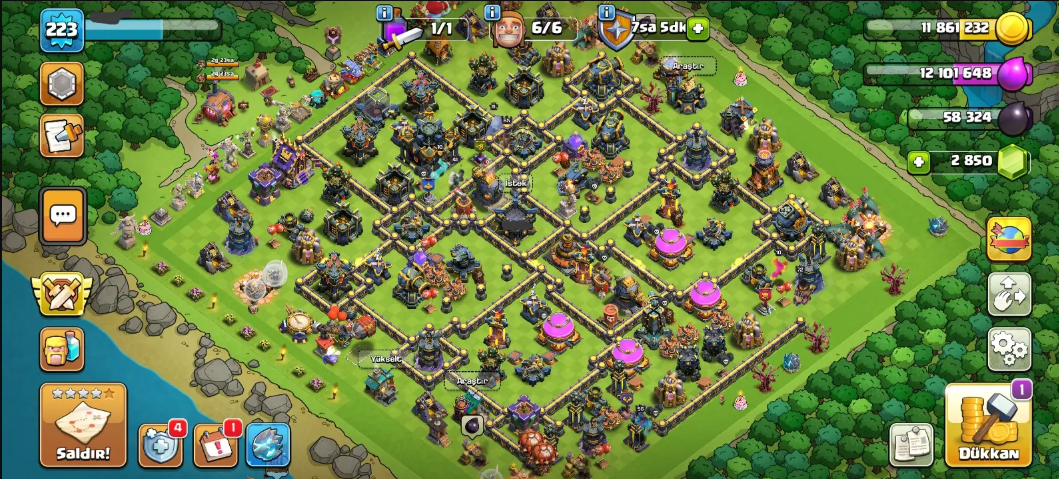
Task: Open the crossed swords clan war button
Action: click(x=62, y=294)
